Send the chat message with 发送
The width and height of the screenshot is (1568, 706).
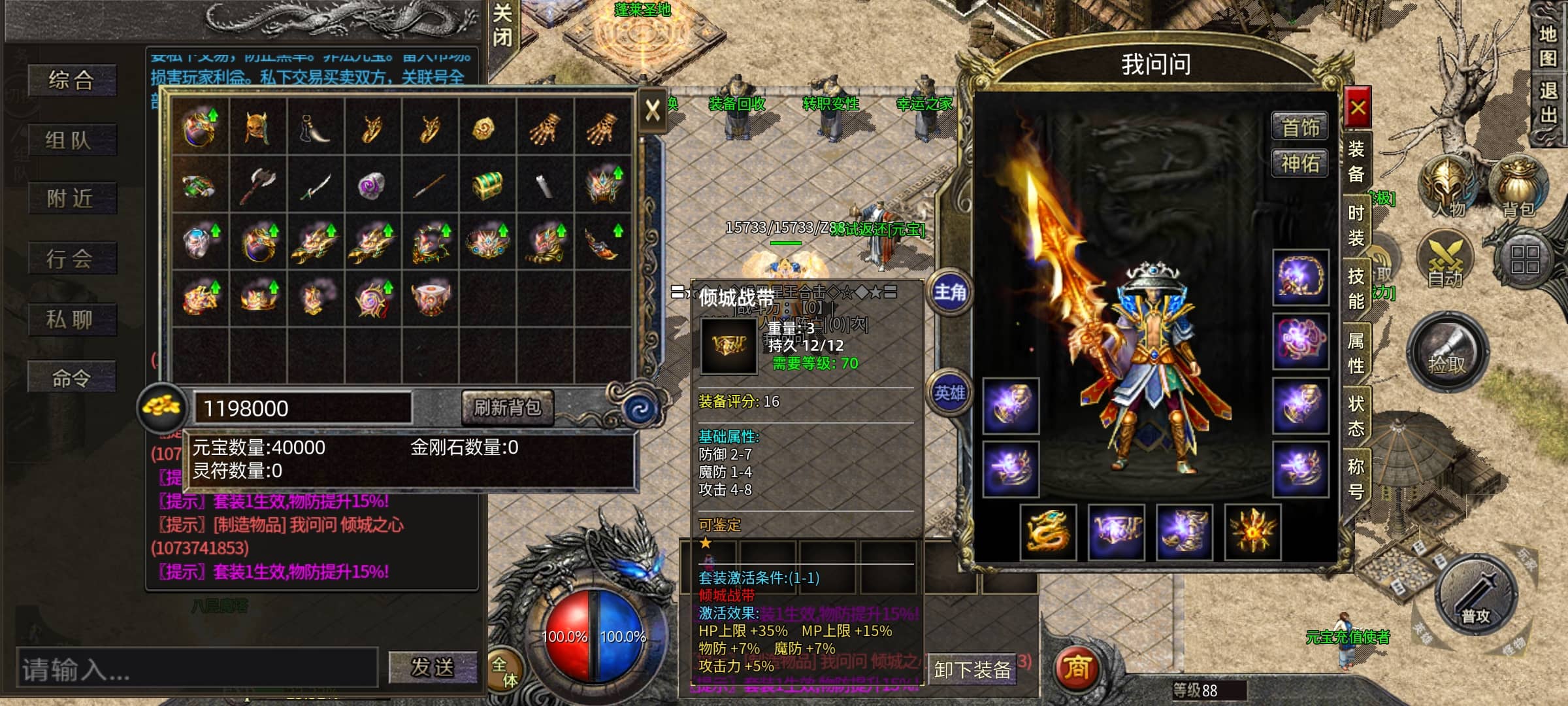432,667
